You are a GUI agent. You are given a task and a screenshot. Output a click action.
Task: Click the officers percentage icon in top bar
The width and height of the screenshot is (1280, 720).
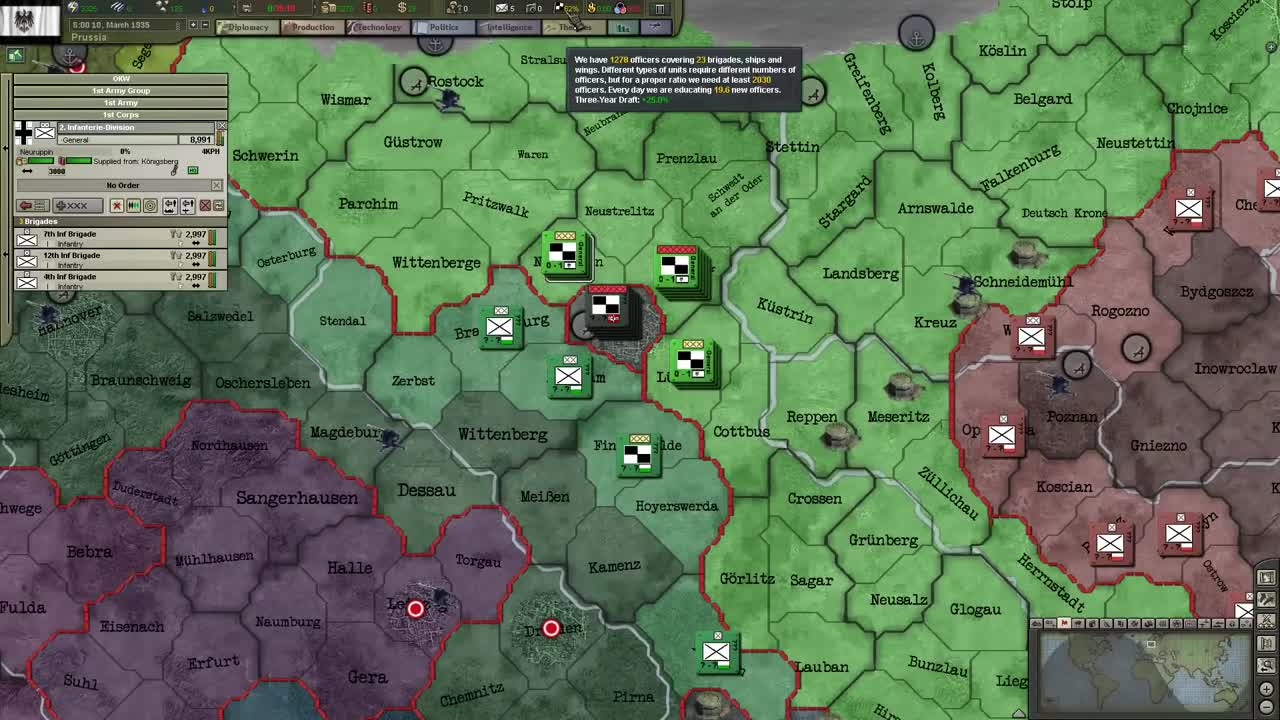click(x=560, y=10)
